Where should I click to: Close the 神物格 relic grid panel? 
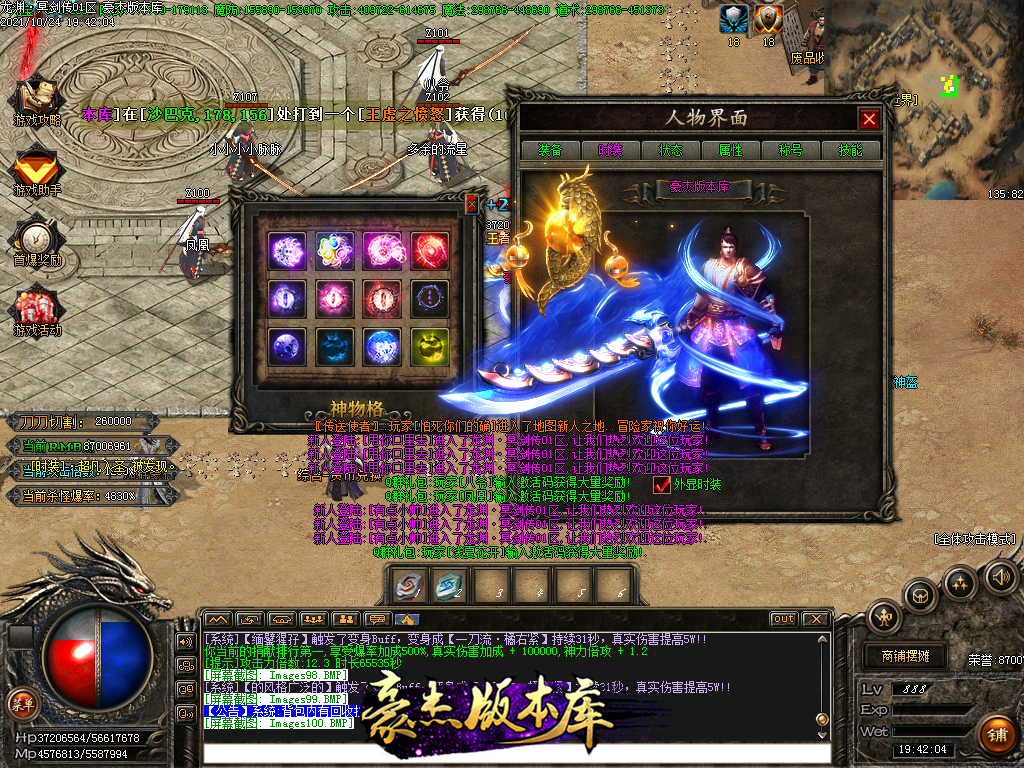click(x=472, y=205)
